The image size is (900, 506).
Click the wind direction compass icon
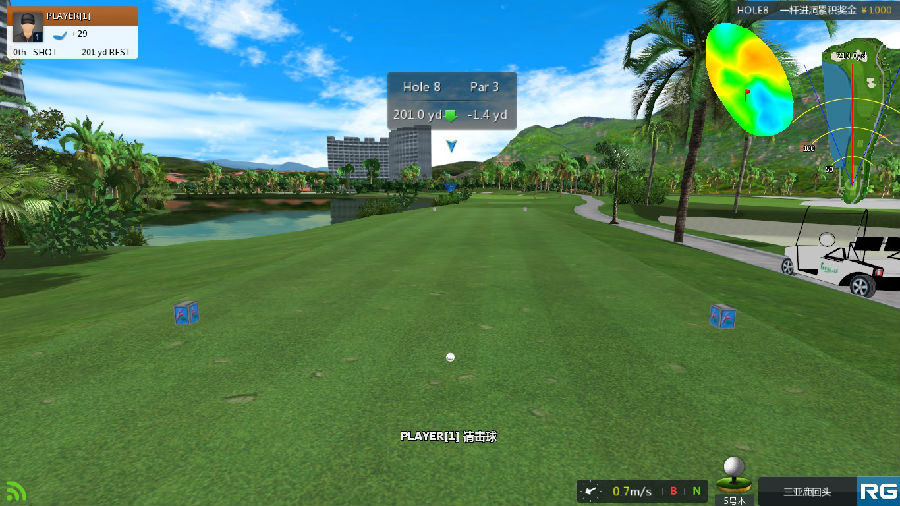(x=592, y=491)
